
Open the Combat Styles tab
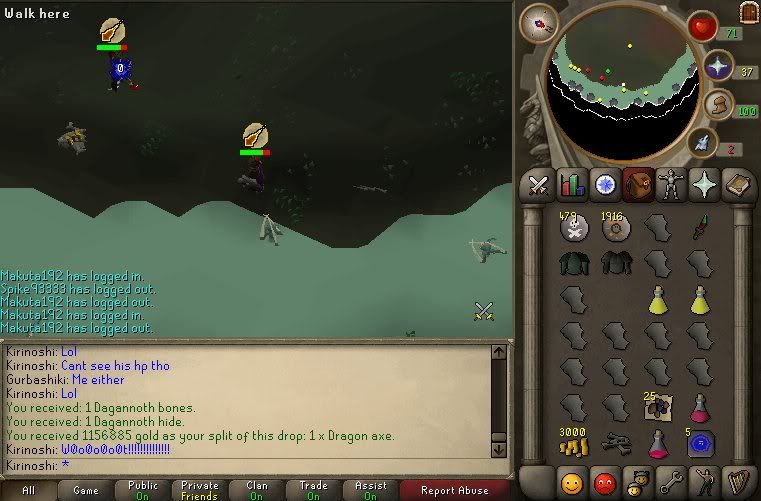pyautogui.click(x=539, y=185)
